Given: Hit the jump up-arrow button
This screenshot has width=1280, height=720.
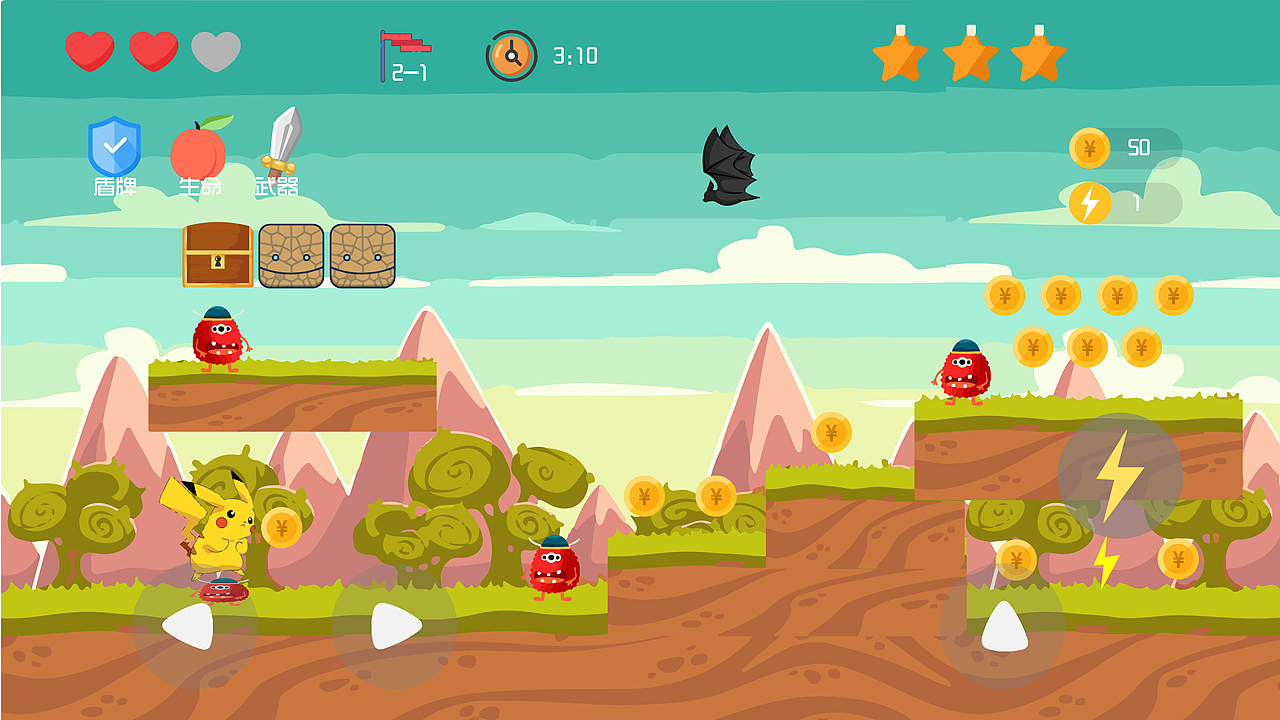Looking at the screenshot, I should pyautogui.click(x=1003, y=627).
